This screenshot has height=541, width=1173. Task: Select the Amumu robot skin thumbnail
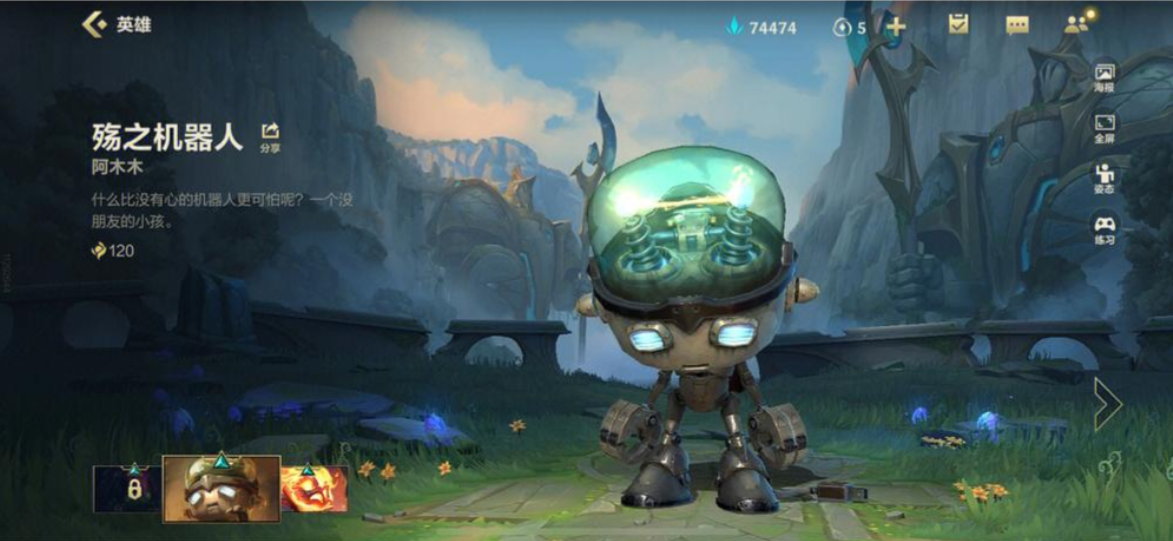pyautogui.click(x=221, y=488)
